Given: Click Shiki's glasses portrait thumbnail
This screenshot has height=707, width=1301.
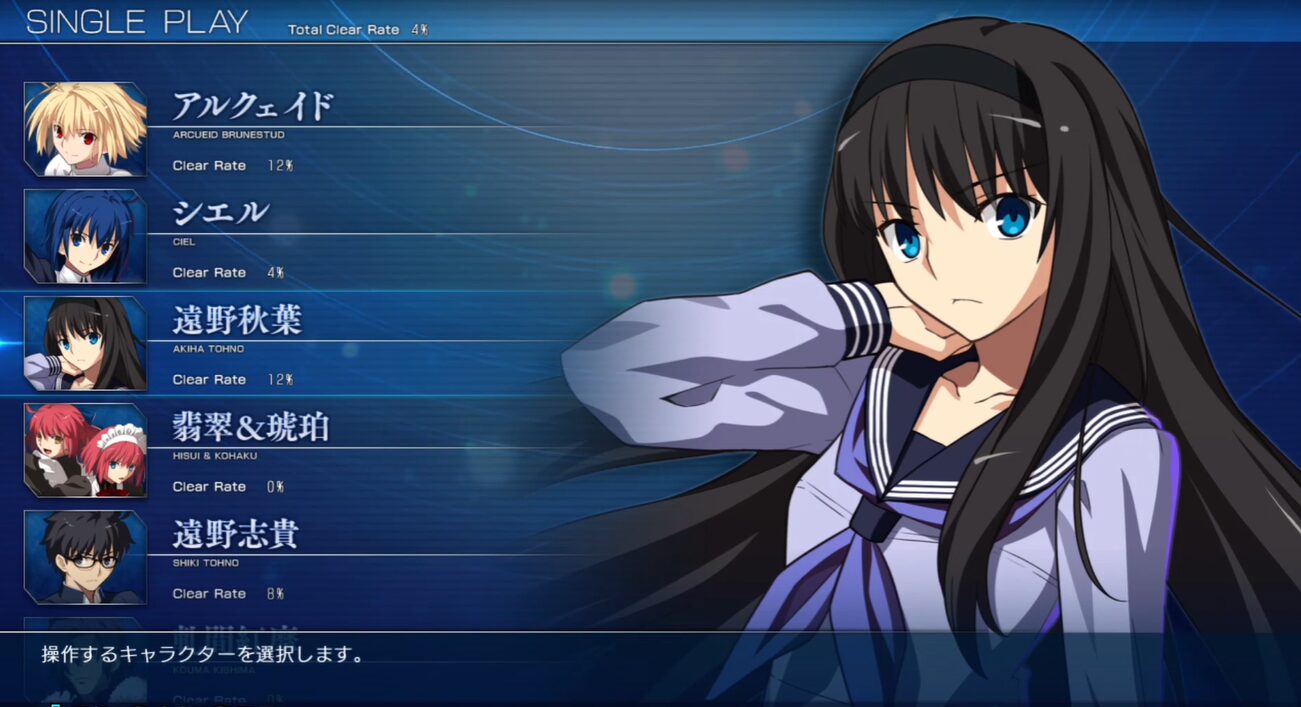Looking at the screenshot, I should click(86, 557).
